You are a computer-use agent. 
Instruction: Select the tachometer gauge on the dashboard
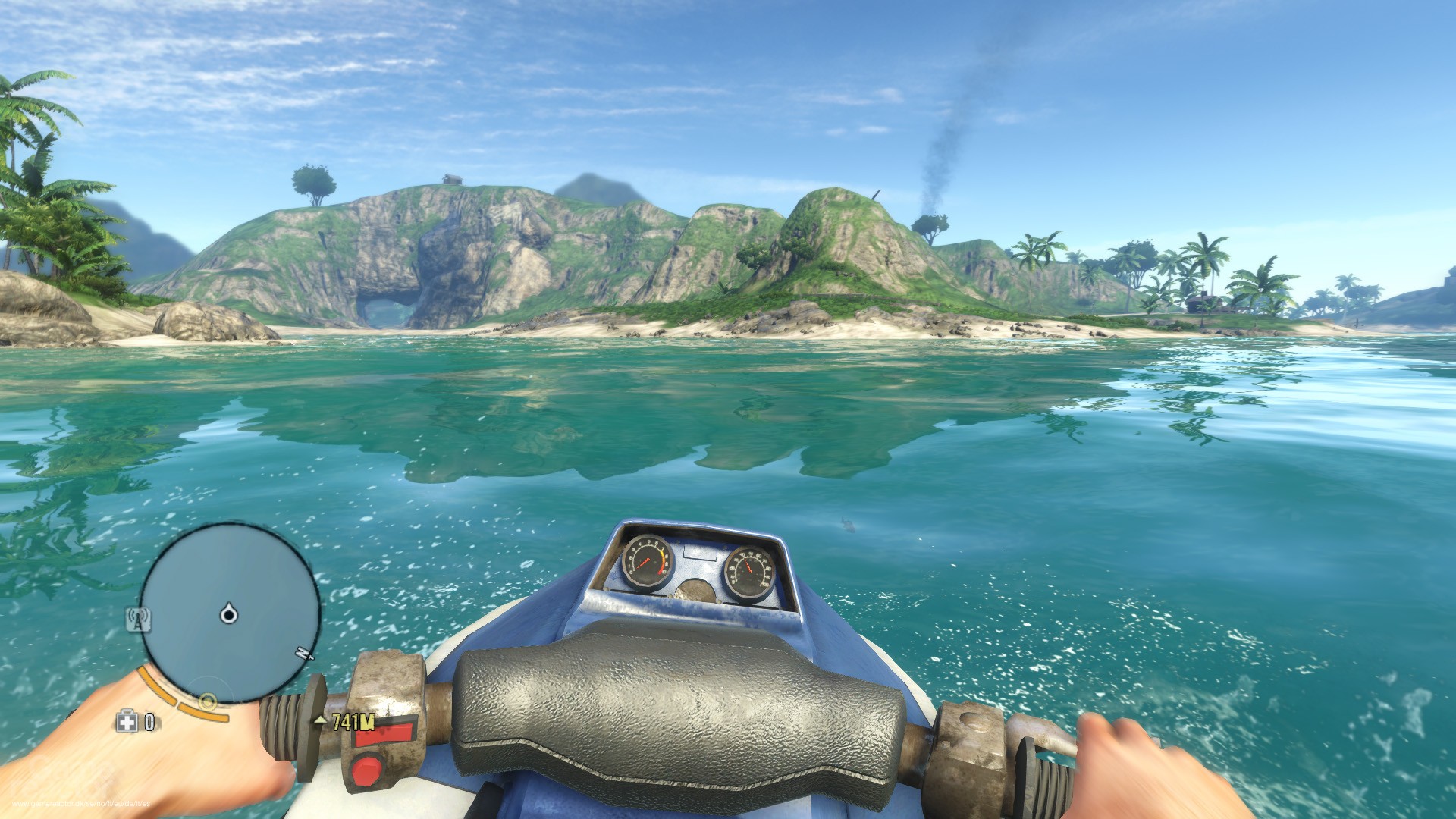647,561
